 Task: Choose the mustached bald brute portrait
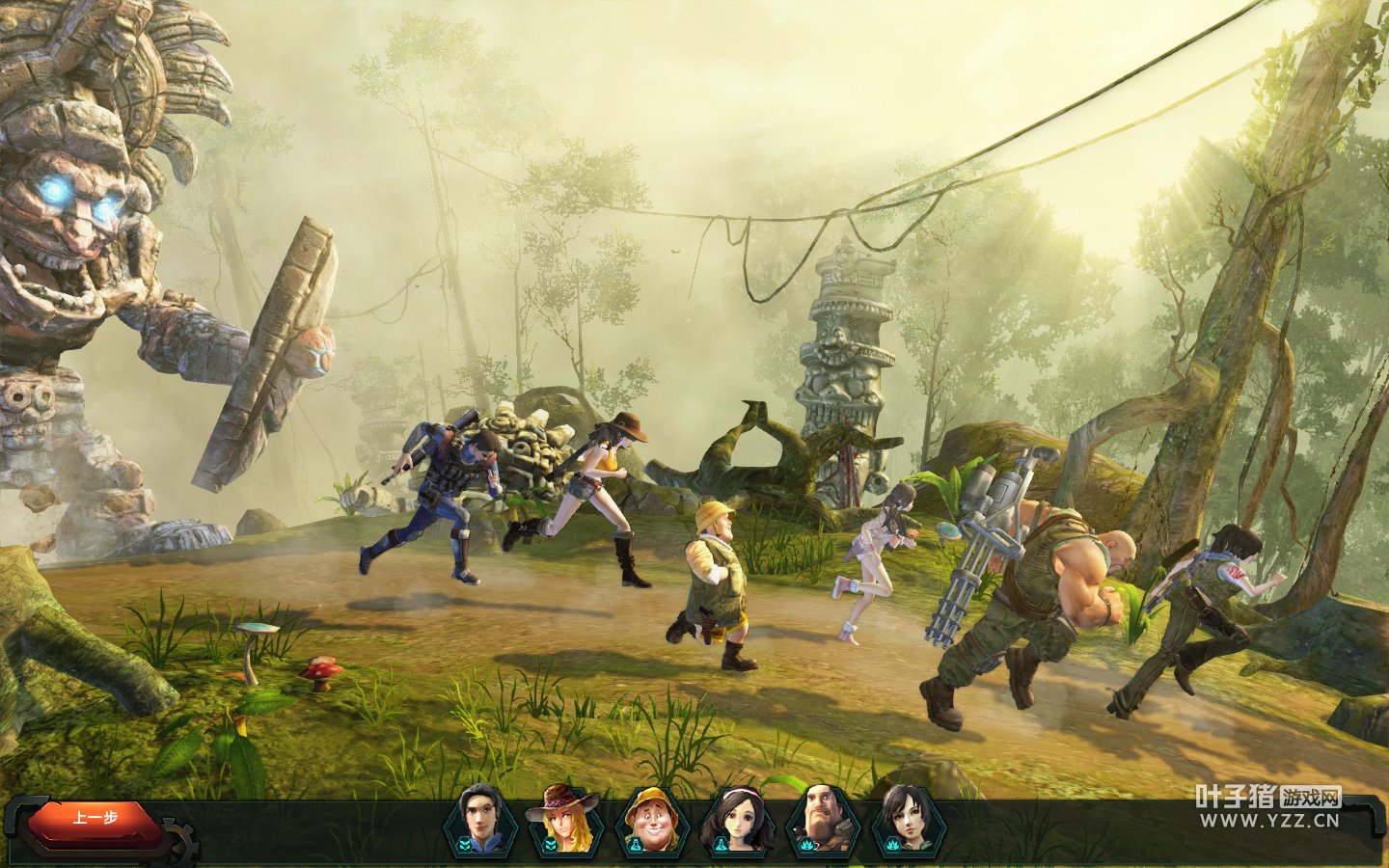(x=822, y=823)
